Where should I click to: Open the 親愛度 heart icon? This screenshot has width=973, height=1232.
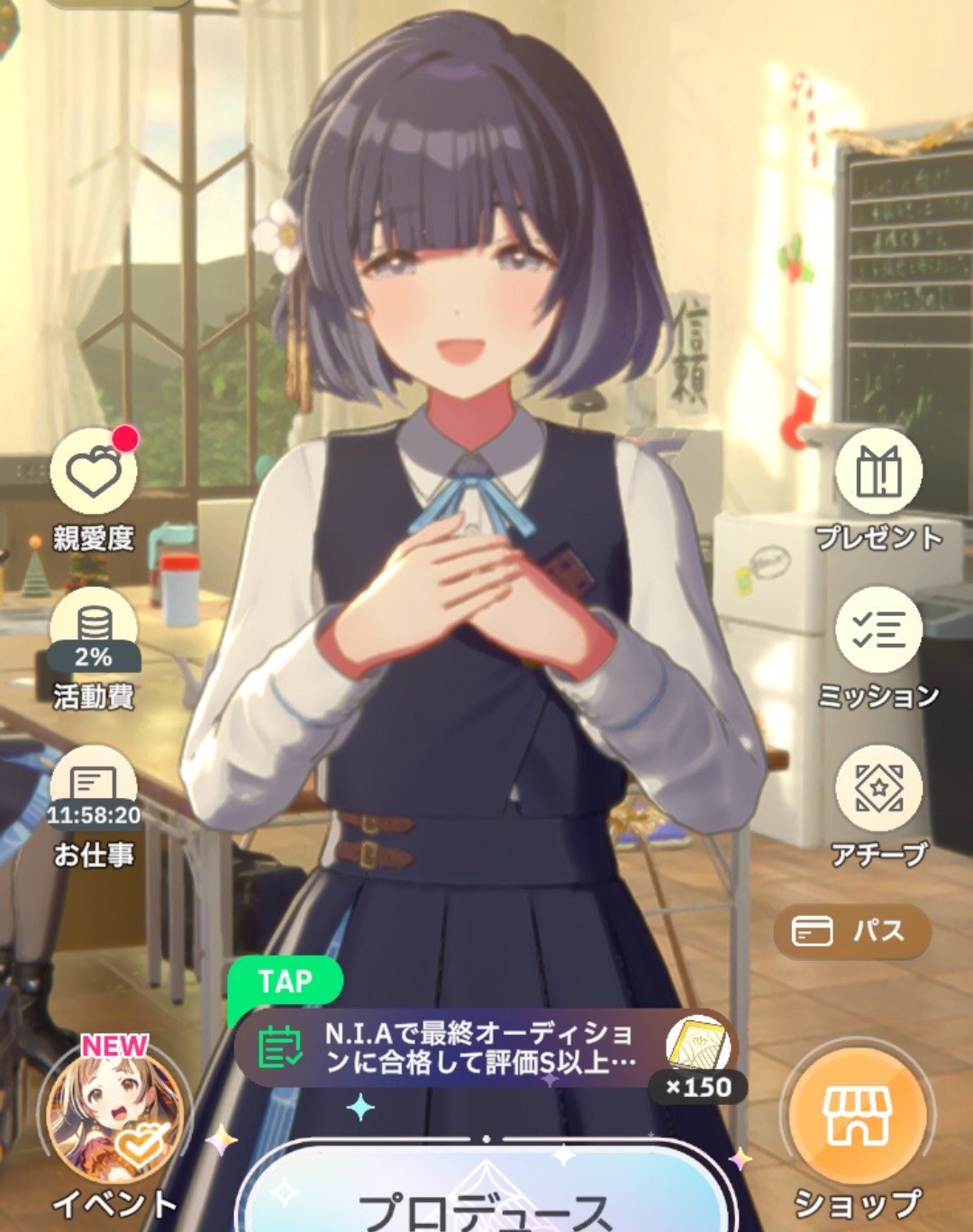[94, 472]
